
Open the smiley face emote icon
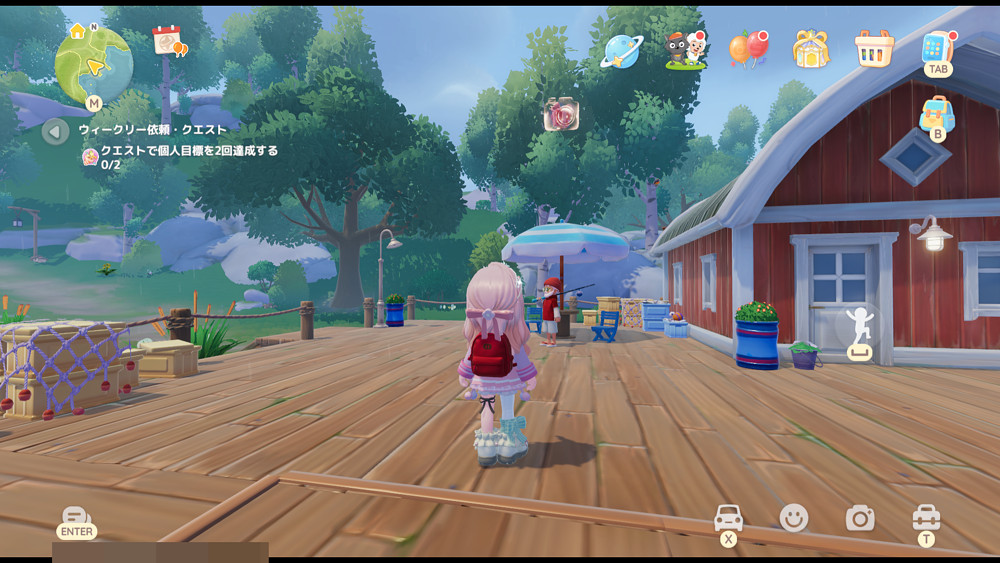794,517
